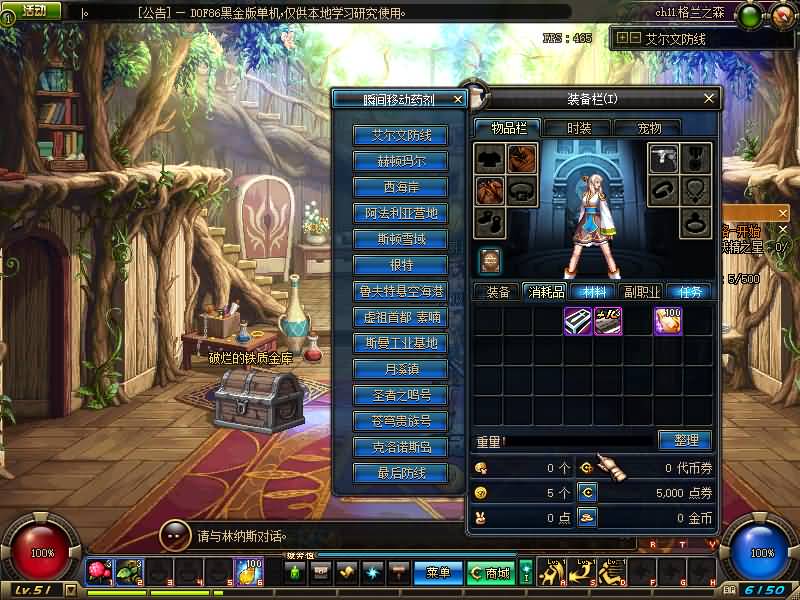800x600 pixels.
Task: Open the 商城 shop
Action: click(491, 573)
